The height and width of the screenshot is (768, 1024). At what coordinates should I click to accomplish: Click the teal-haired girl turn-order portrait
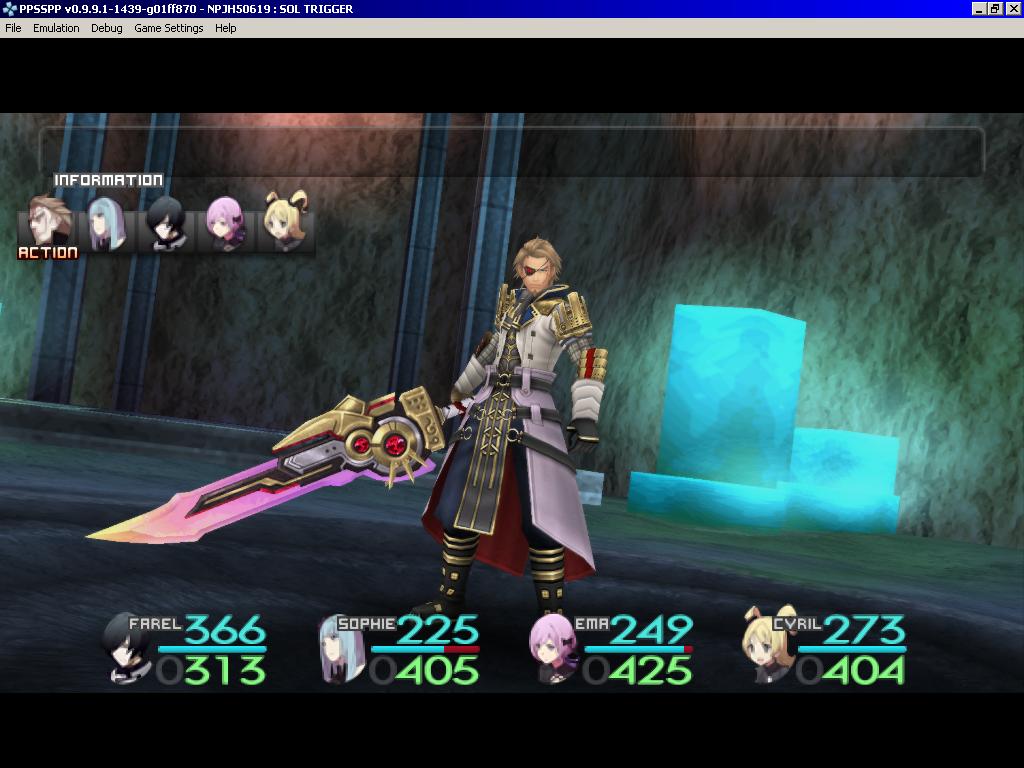105,224
